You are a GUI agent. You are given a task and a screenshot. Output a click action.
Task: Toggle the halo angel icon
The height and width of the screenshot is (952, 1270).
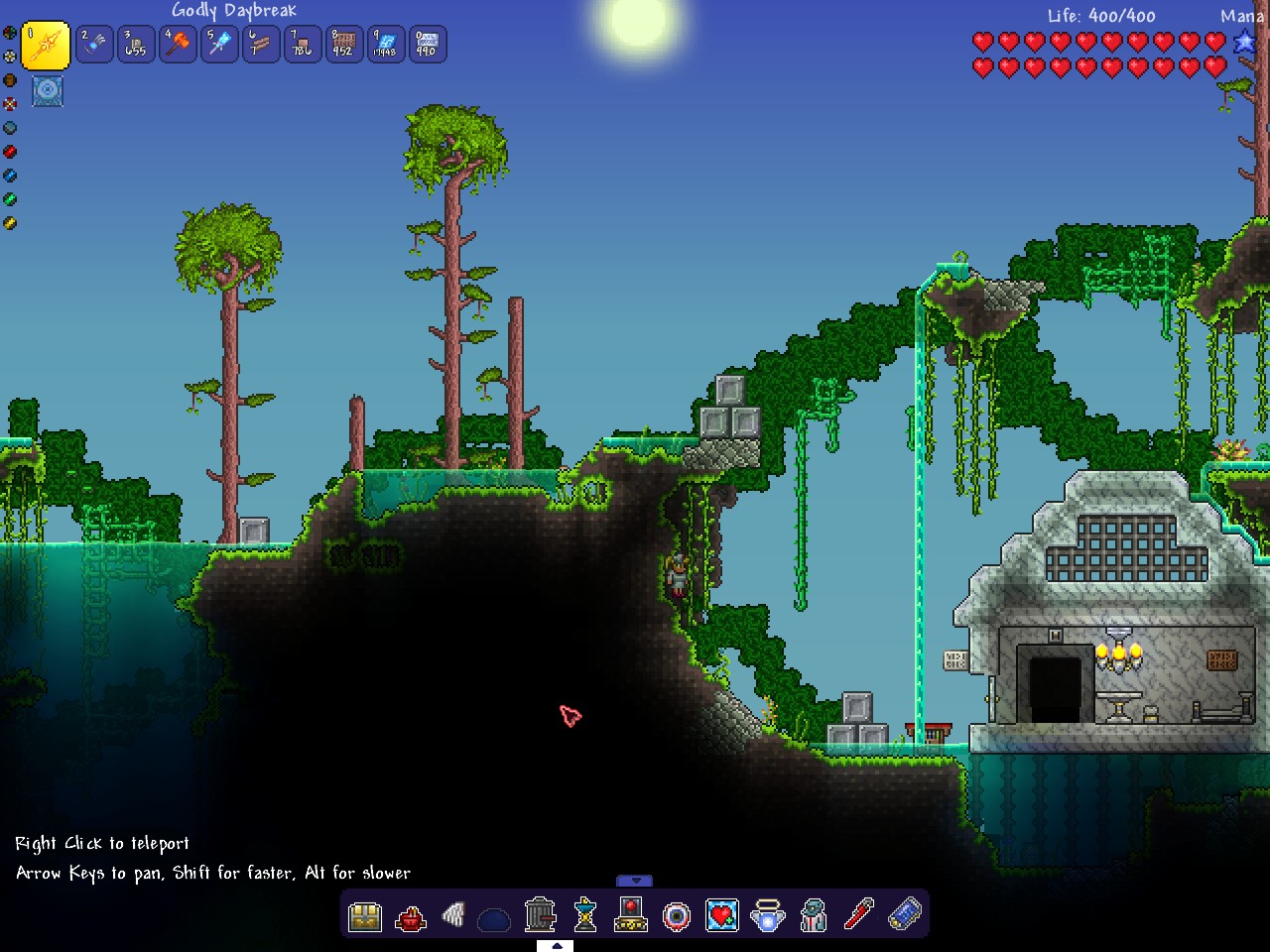point(768,914)
